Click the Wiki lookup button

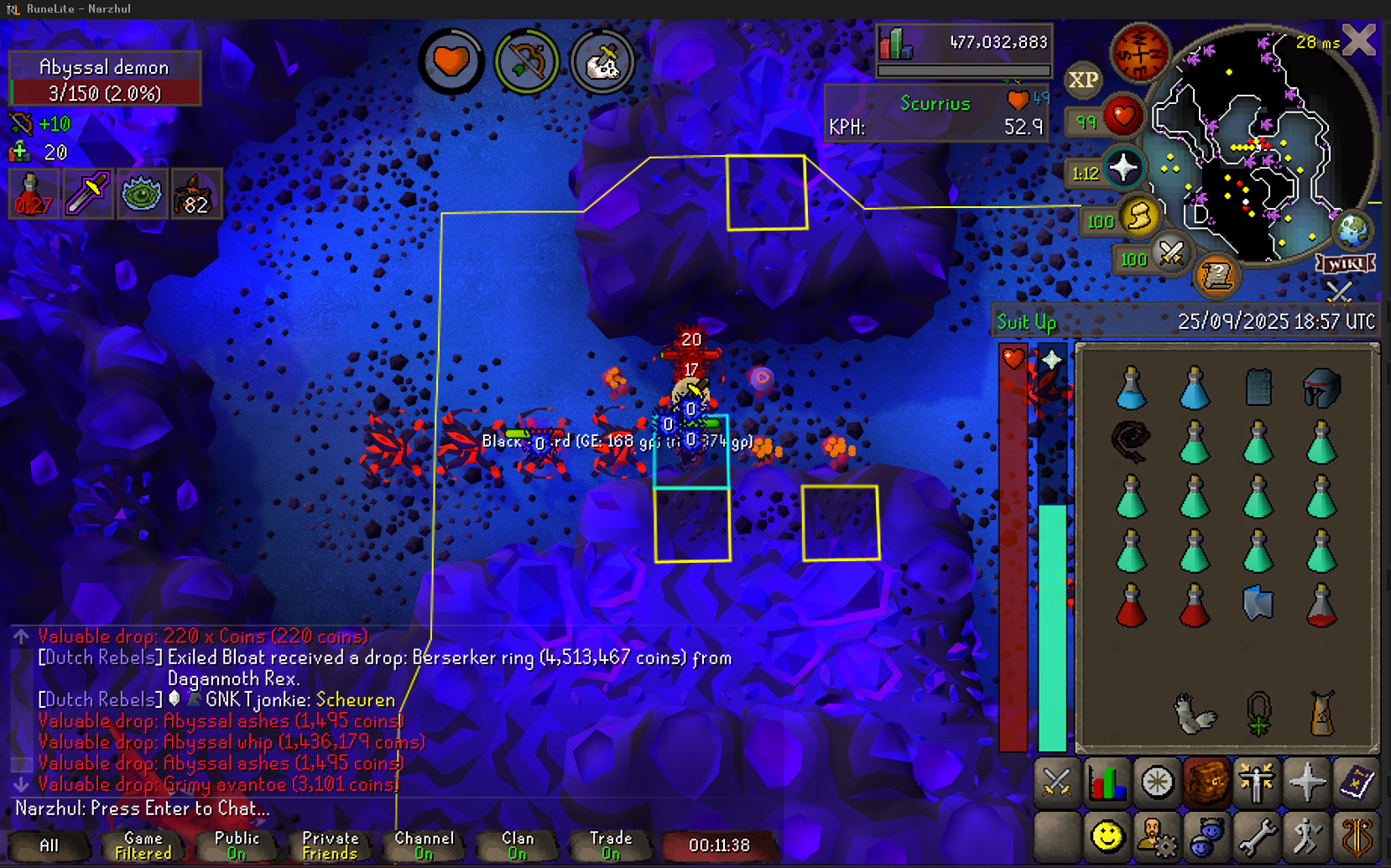point(1346,264)
